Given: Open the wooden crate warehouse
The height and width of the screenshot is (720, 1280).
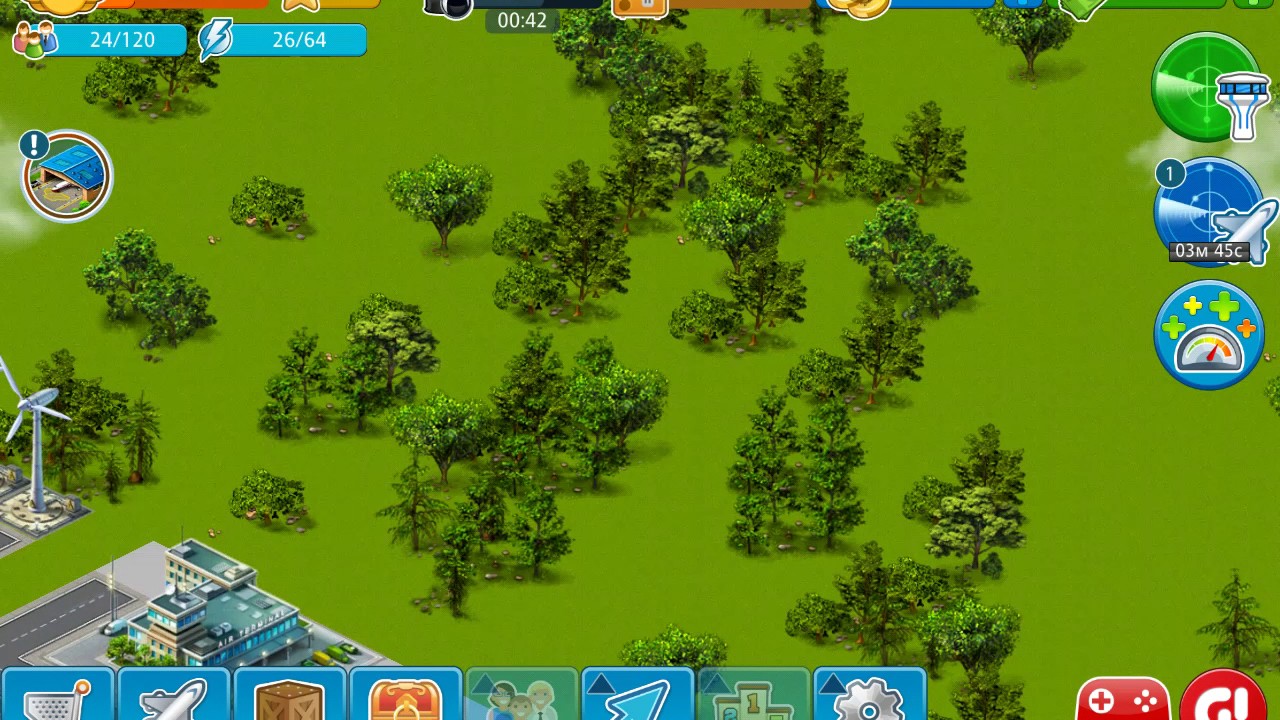Looking at the screenshot, I should click(x=289, y=696).
